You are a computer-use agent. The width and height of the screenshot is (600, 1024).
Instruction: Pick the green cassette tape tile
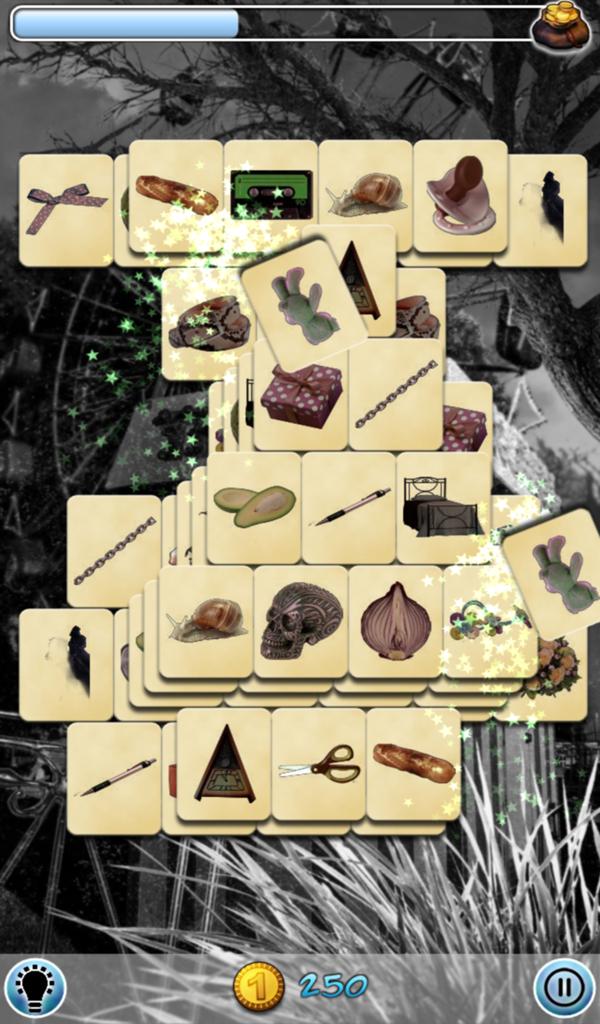click(271, 193)
